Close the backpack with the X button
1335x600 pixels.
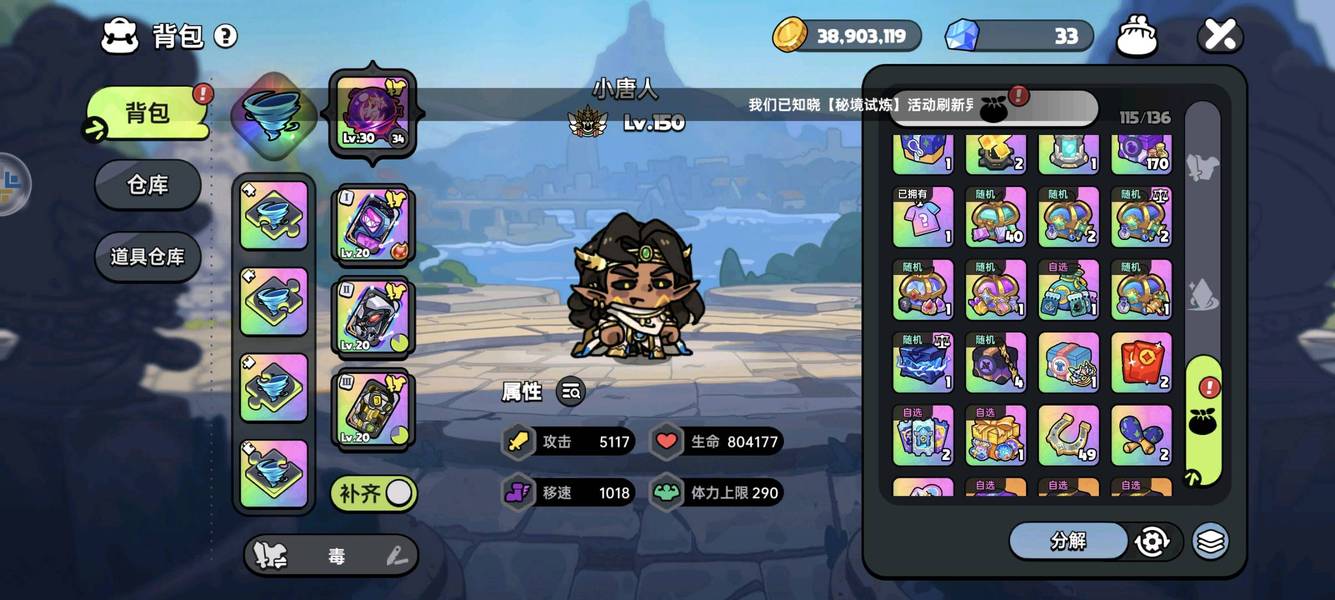tap(1220, 37)
